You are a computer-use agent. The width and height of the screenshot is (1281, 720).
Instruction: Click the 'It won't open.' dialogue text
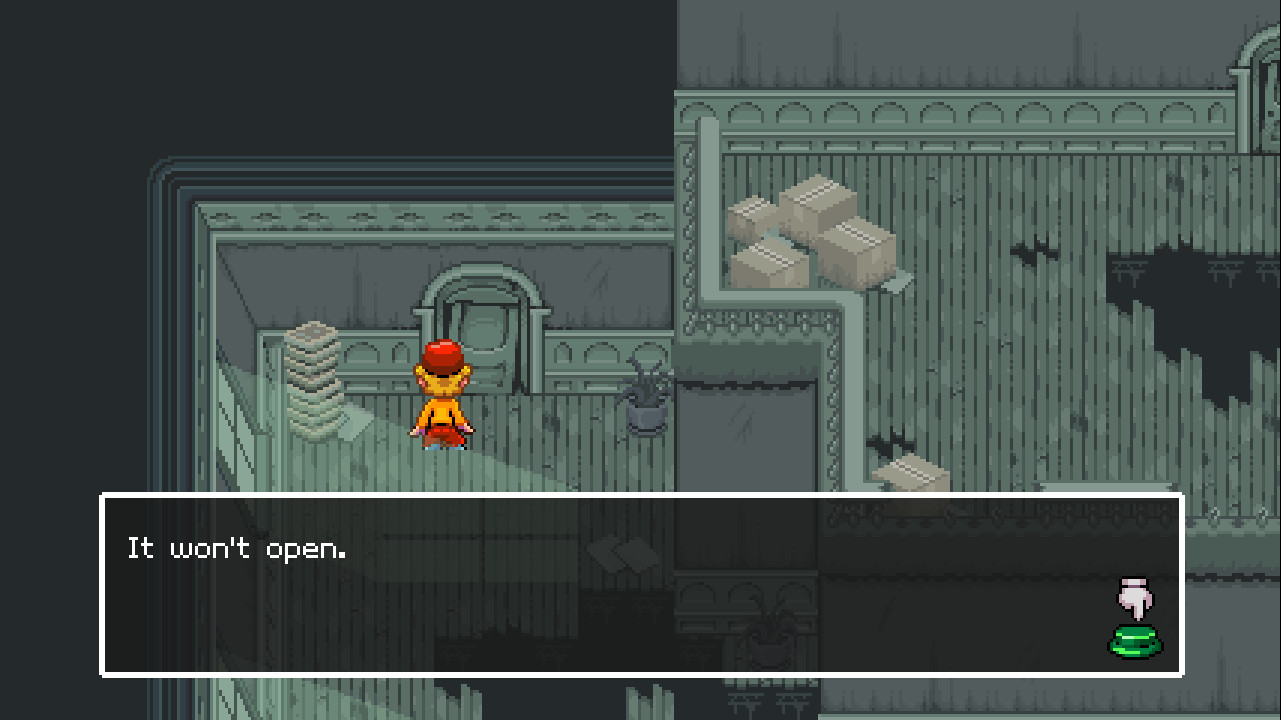click(x=237, y=547)
